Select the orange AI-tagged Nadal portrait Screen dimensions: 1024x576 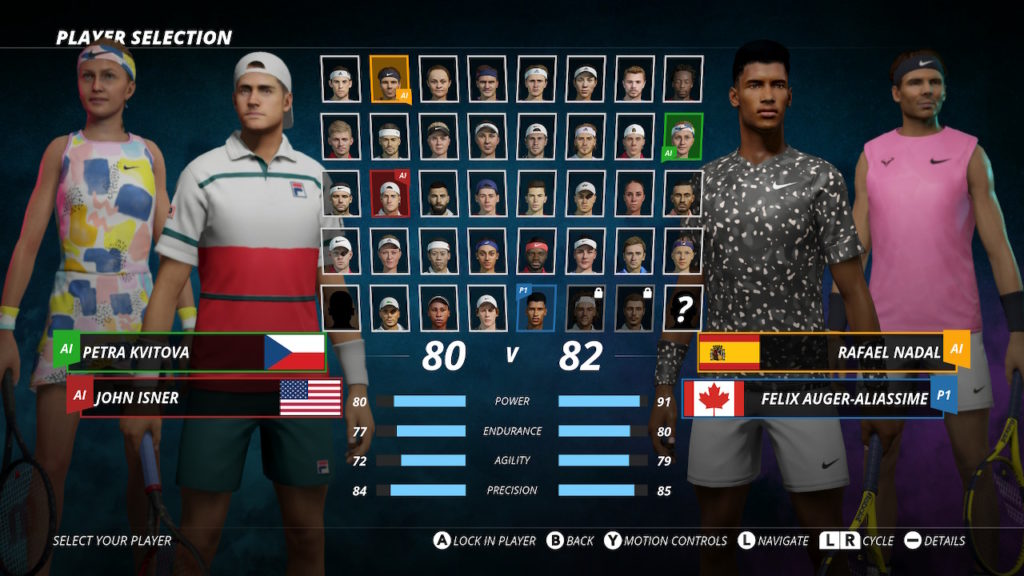[x=389, y=78]
